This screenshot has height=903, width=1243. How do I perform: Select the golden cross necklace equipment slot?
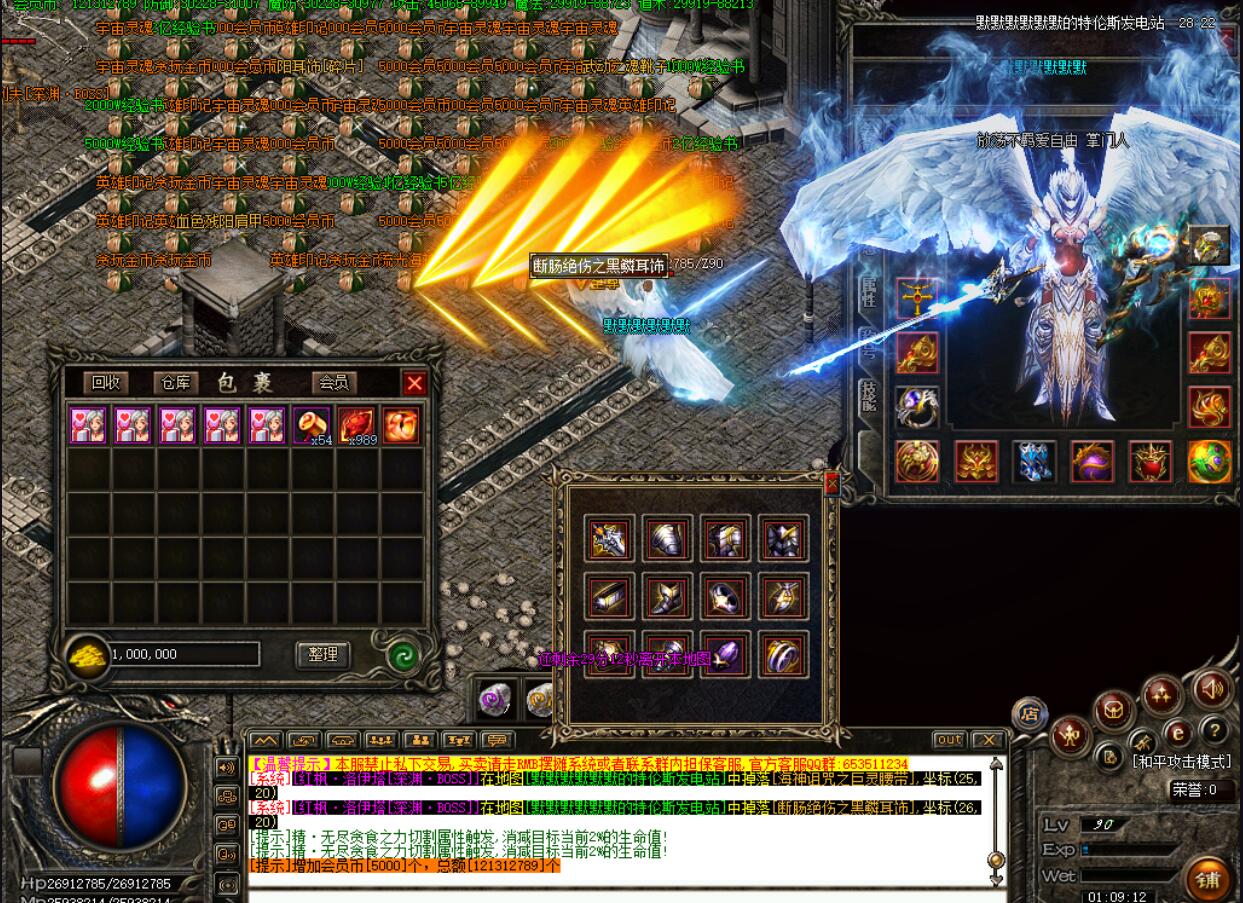pos(916,298)
